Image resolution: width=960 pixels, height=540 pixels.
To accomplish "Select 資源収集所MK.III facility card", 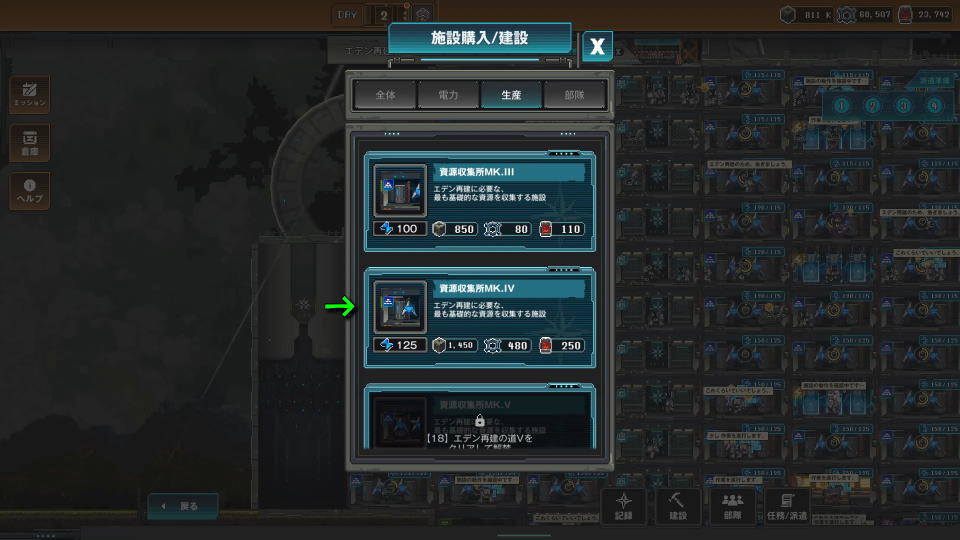I will tap(479, 199).
